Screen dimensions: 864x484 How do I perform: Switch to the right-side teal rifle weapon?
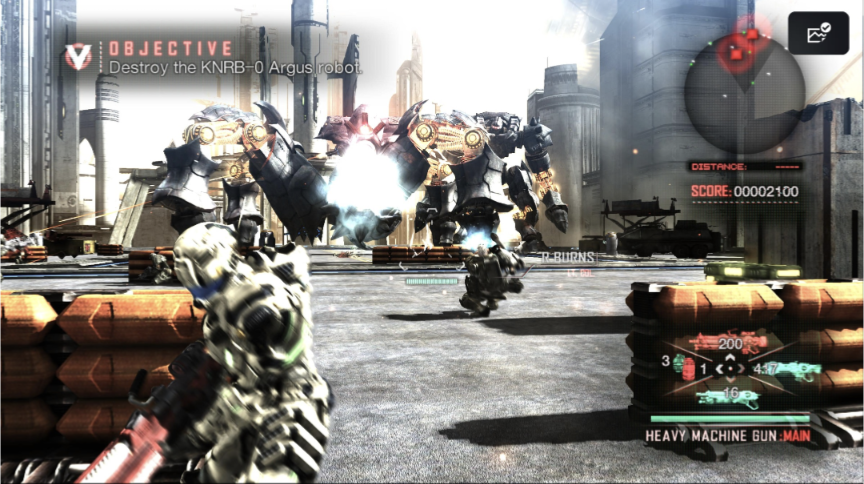pyautogui.click(x=796, y=371)
